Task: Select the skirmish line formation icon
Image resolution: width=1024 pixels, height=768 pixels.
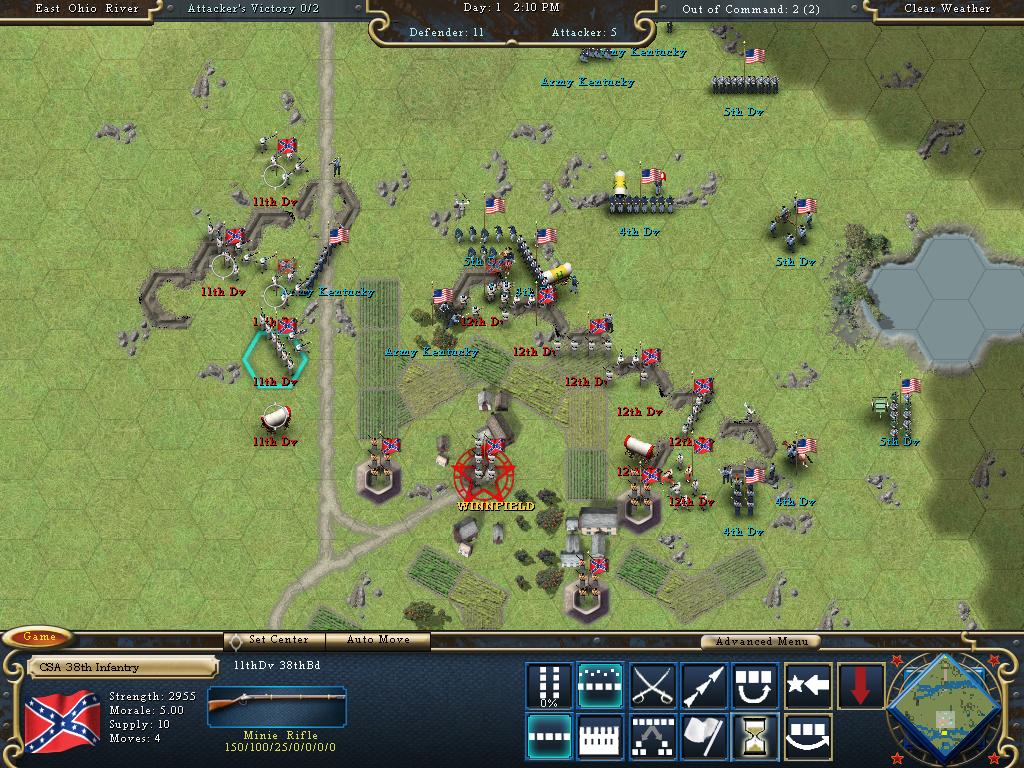Action: click(x=601, y=685)
